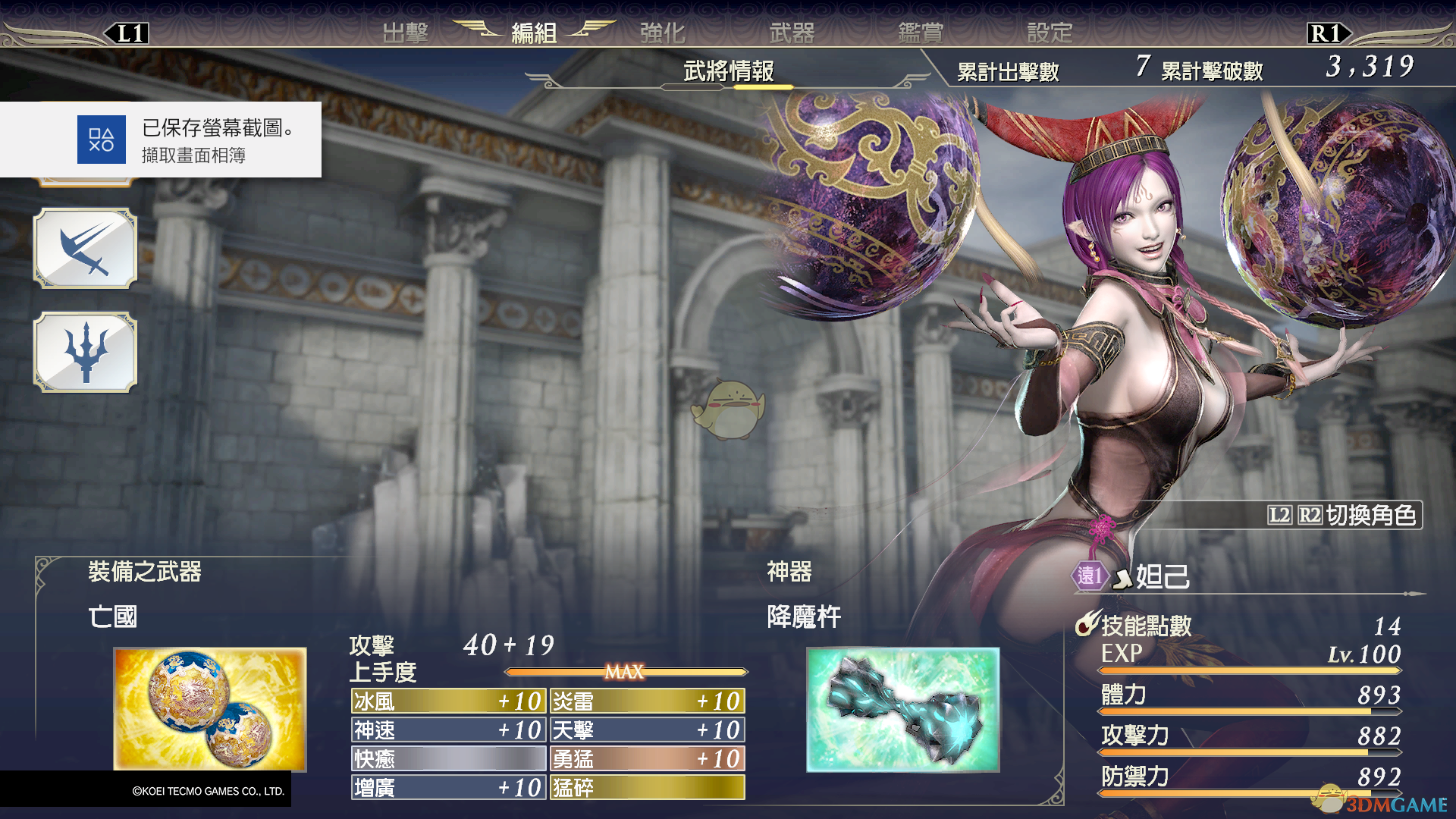Screen dimensions: 1456x819
Task: Switch to the 出擊 tab
Action: click(405, 33)
